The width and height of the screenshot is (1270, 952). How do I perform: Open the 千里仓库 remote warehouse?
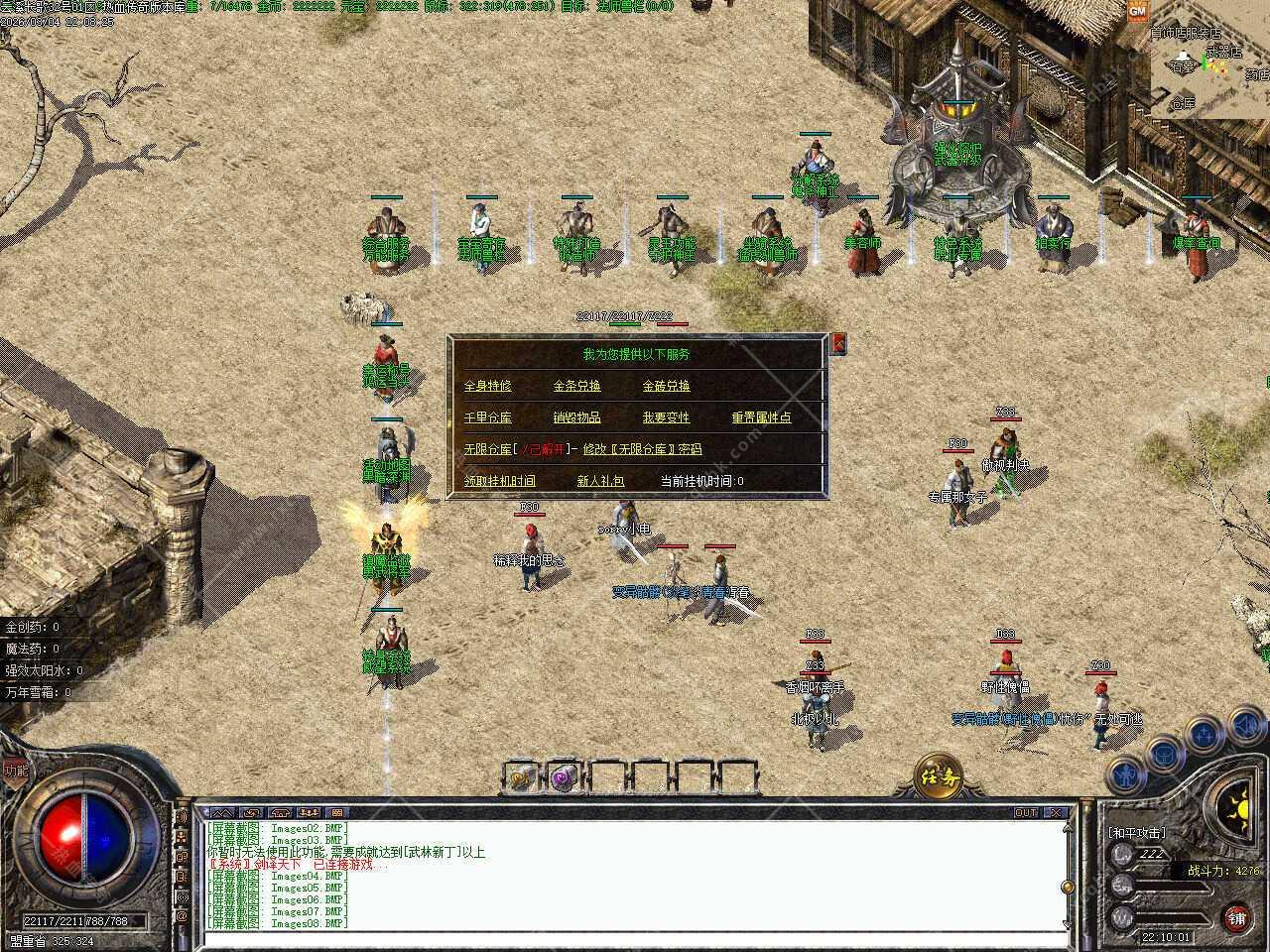487,417
